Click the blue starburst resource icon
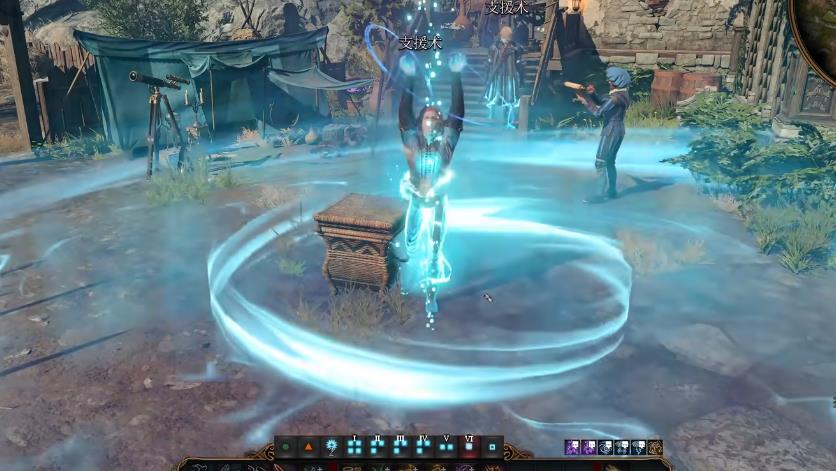The image size is (836, 471). [330, 447]
